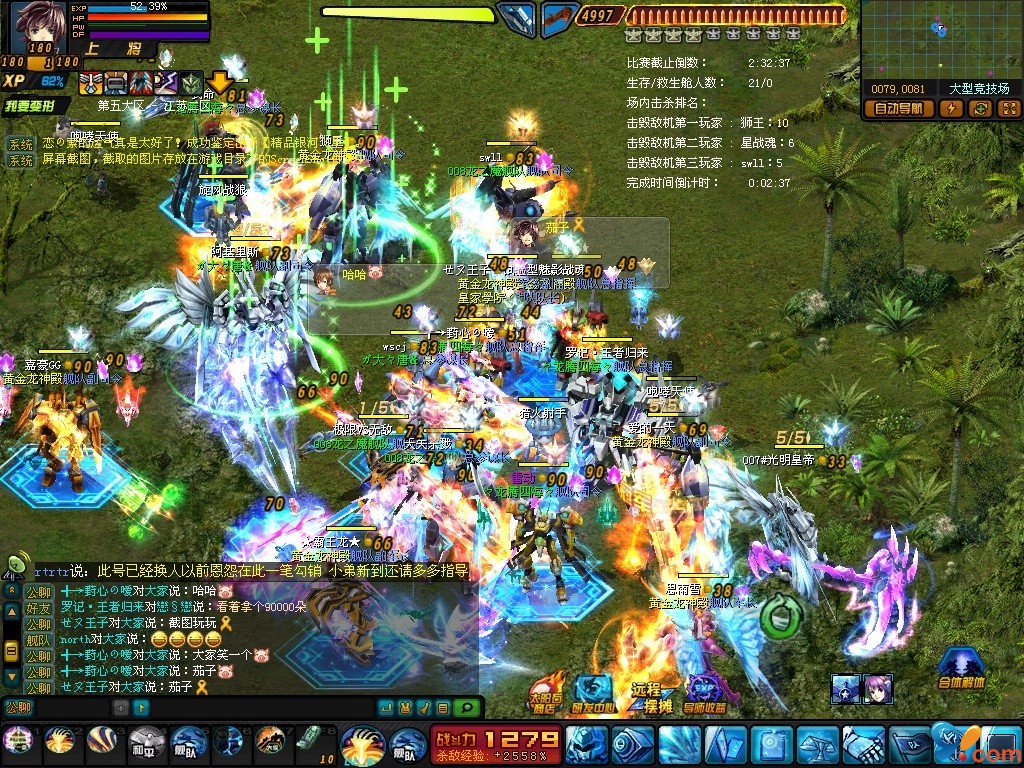Screen dimensions: 1024x768
Task: Open the 研发中心 research center
Action: click(x=594, y=692)
